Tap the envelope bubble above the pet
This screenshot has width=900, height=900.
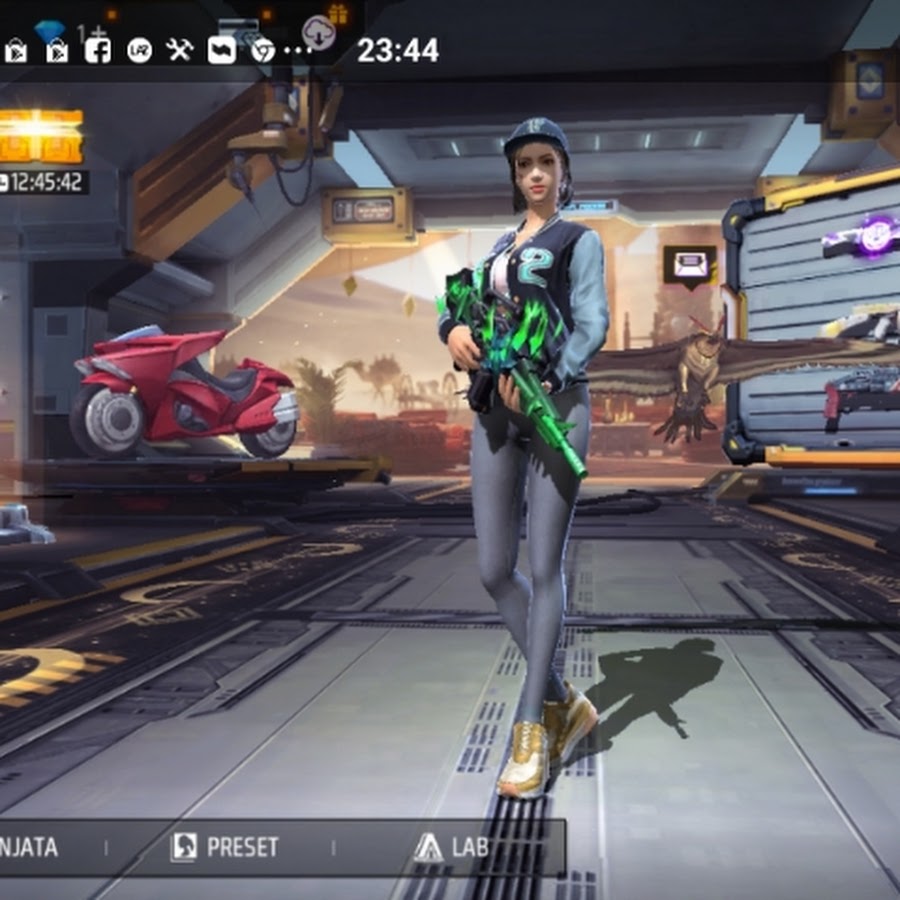tap(690, 265)
